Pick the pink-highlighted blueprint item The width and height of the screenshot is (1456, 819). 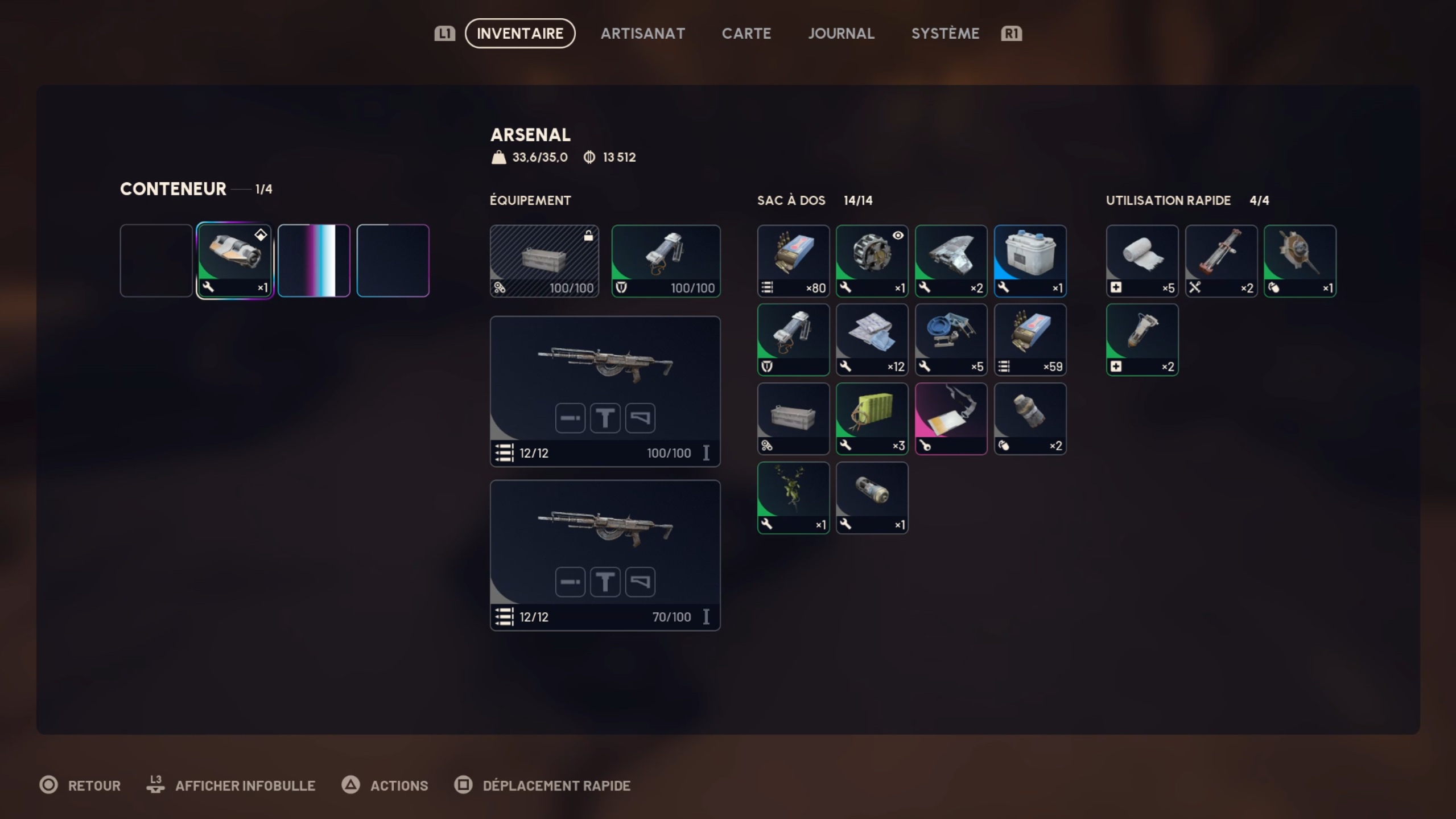point(951,419)
